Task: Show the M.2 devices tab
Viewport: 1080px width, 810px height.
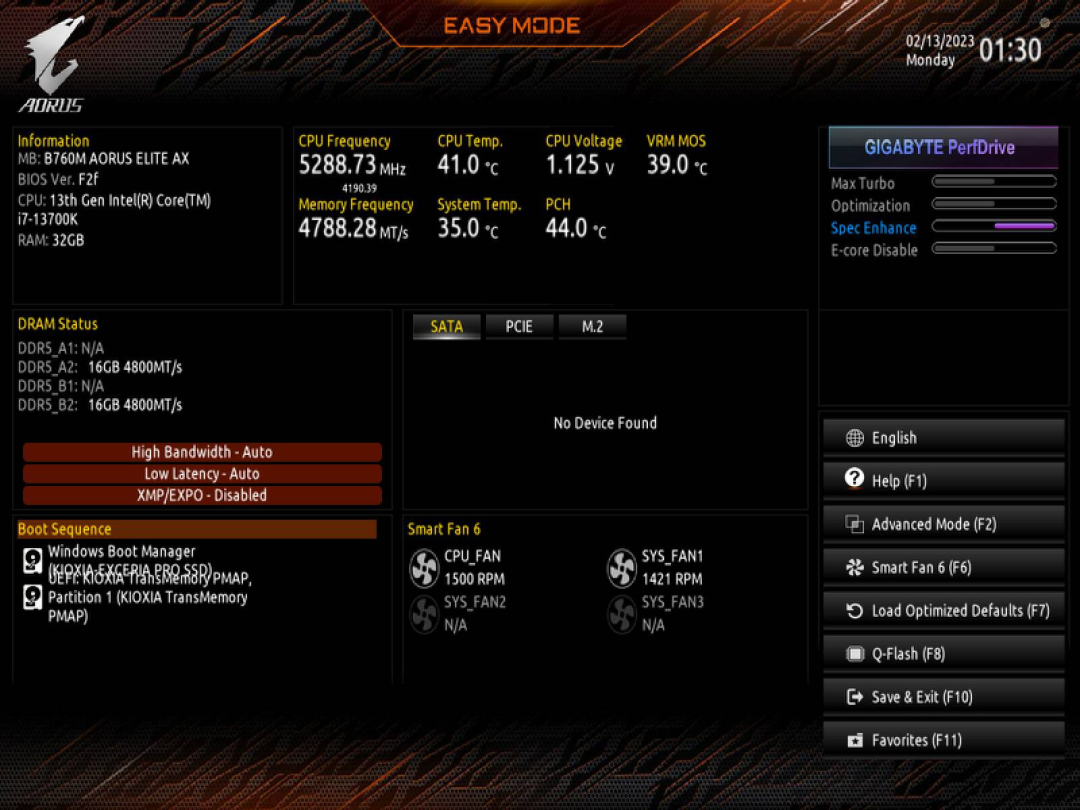Action: tap(592, 326)
